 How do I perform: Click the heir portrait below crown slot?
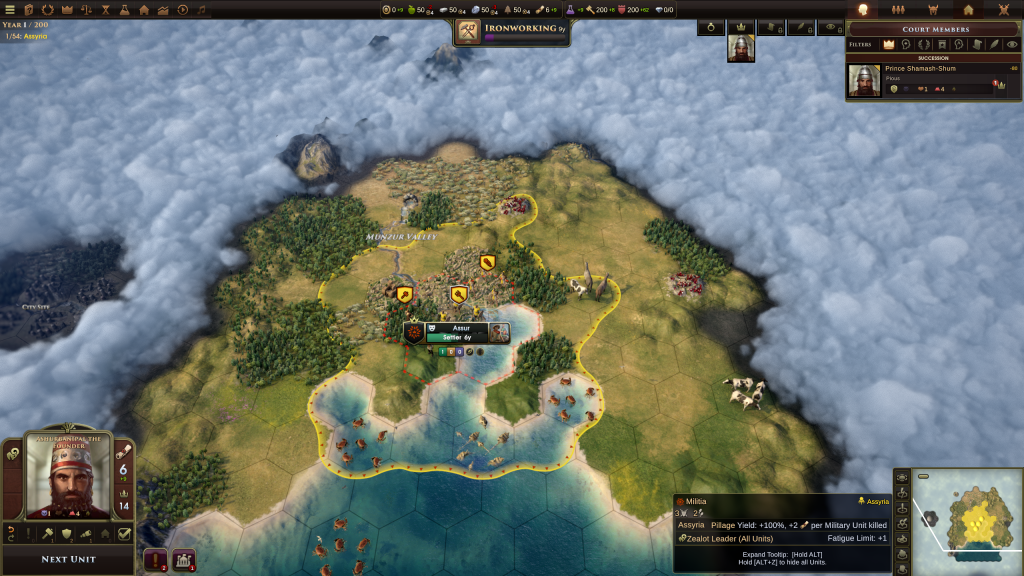[x=740, y=48]
